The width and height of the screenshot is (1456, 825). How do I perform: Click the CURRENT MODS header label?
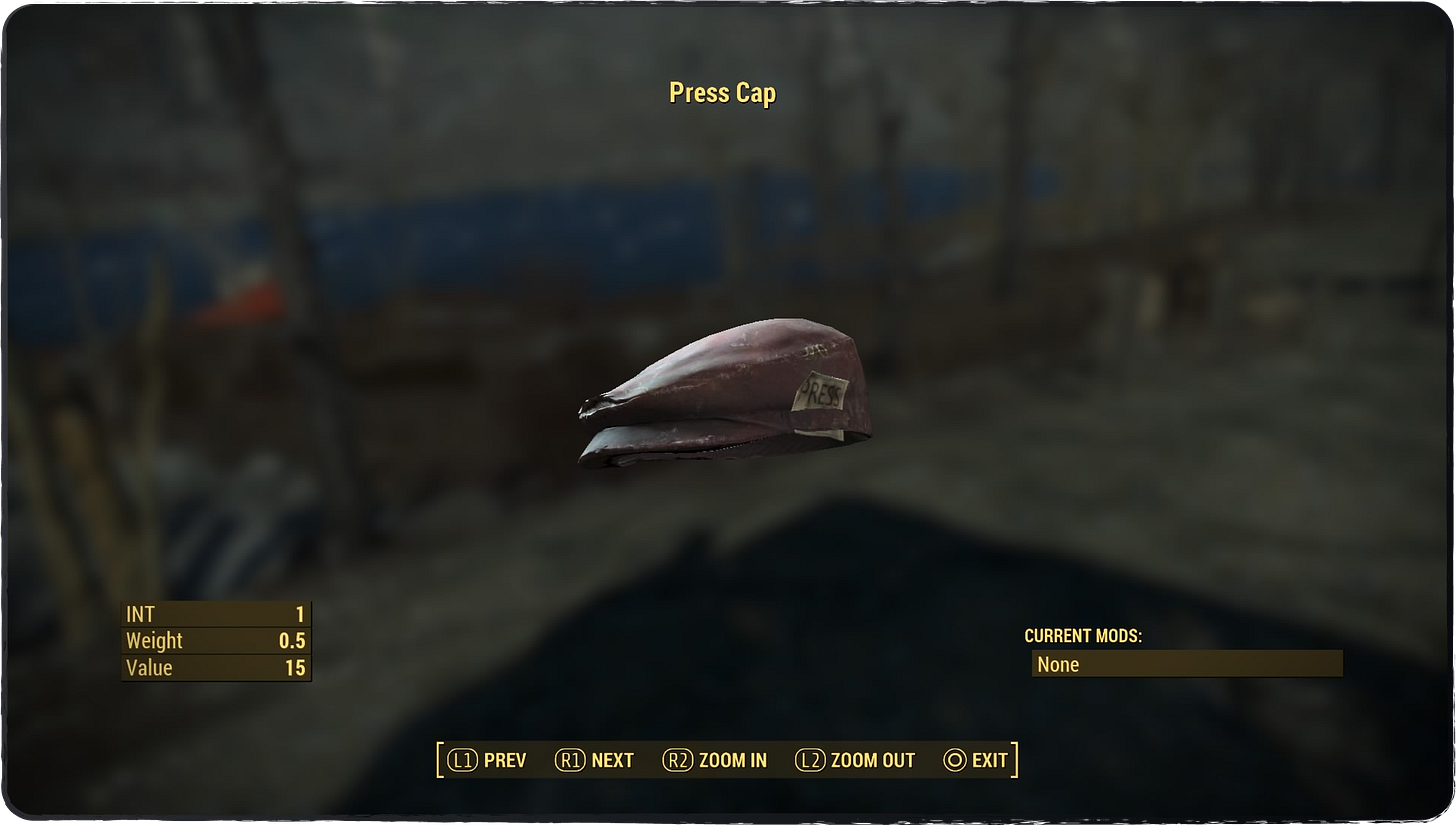click(x=1083, y=636)
